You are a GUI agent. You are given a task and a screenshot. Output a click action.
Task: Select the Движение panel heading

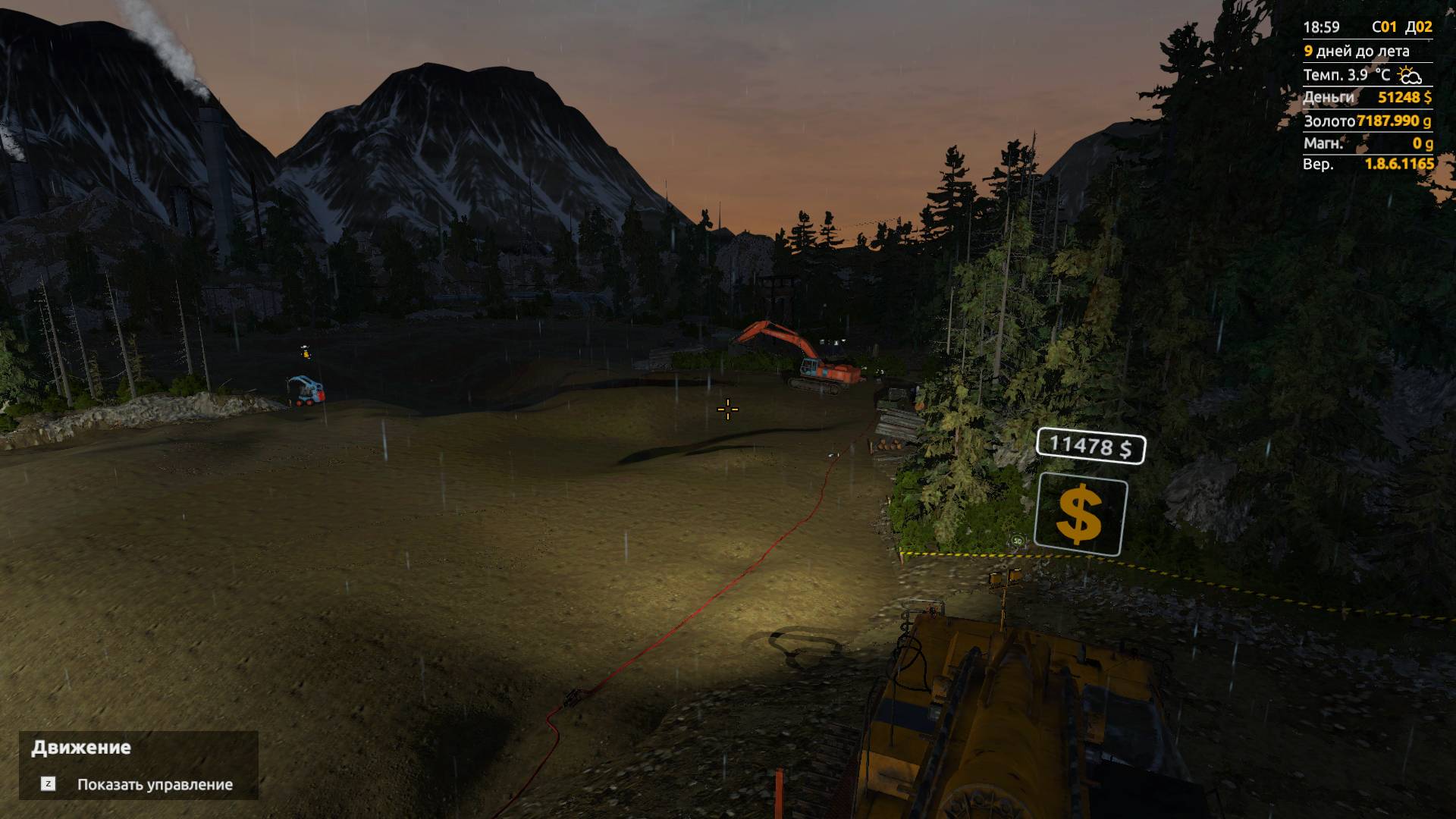[80, 746]
